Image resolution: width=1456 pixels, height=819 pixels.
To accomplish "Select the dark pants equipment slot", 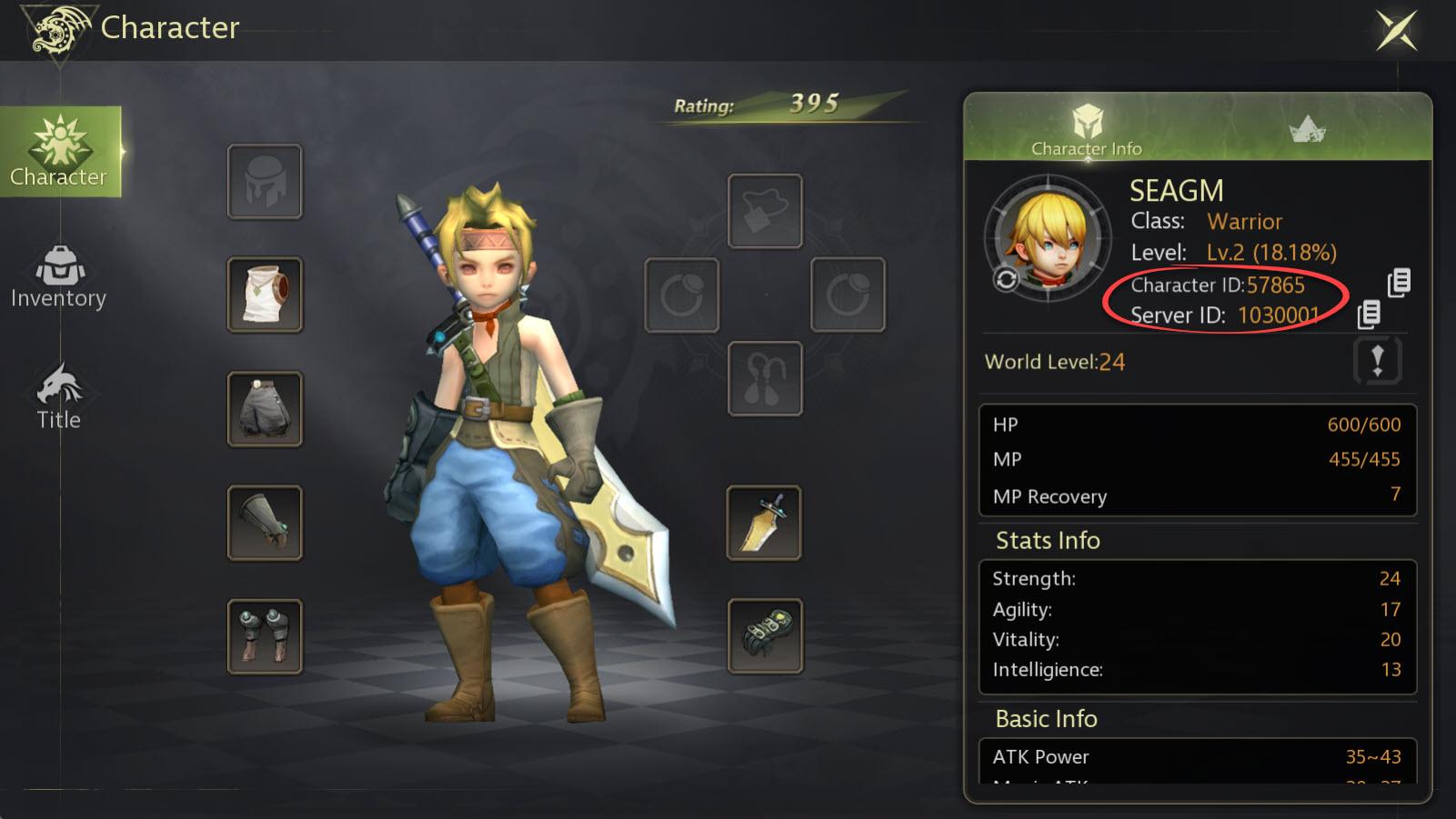I will point(265,409).
